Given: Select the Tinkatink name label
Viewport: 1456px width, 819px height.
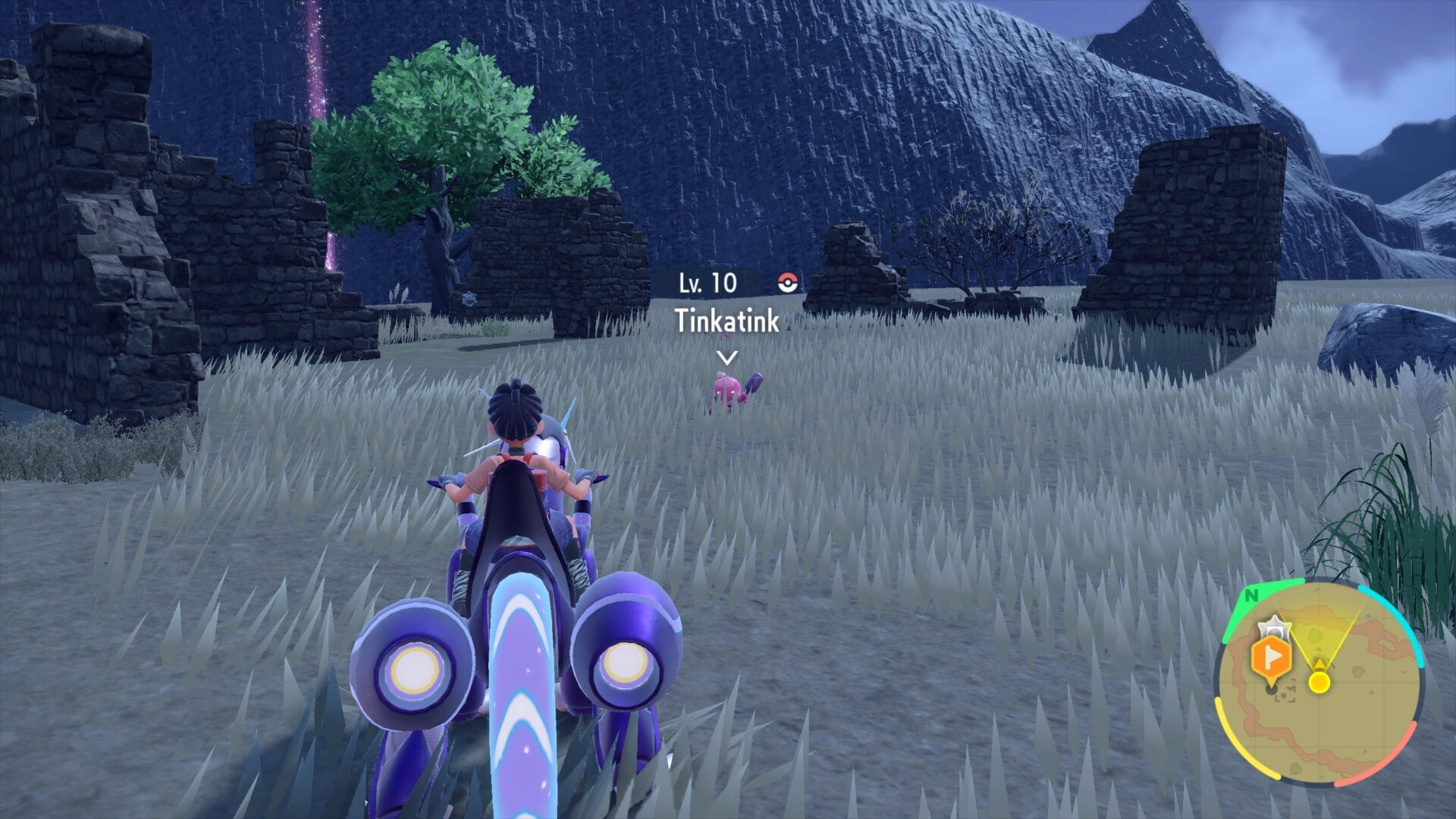Looking at the screenshot, I should (x=726, y=321).
